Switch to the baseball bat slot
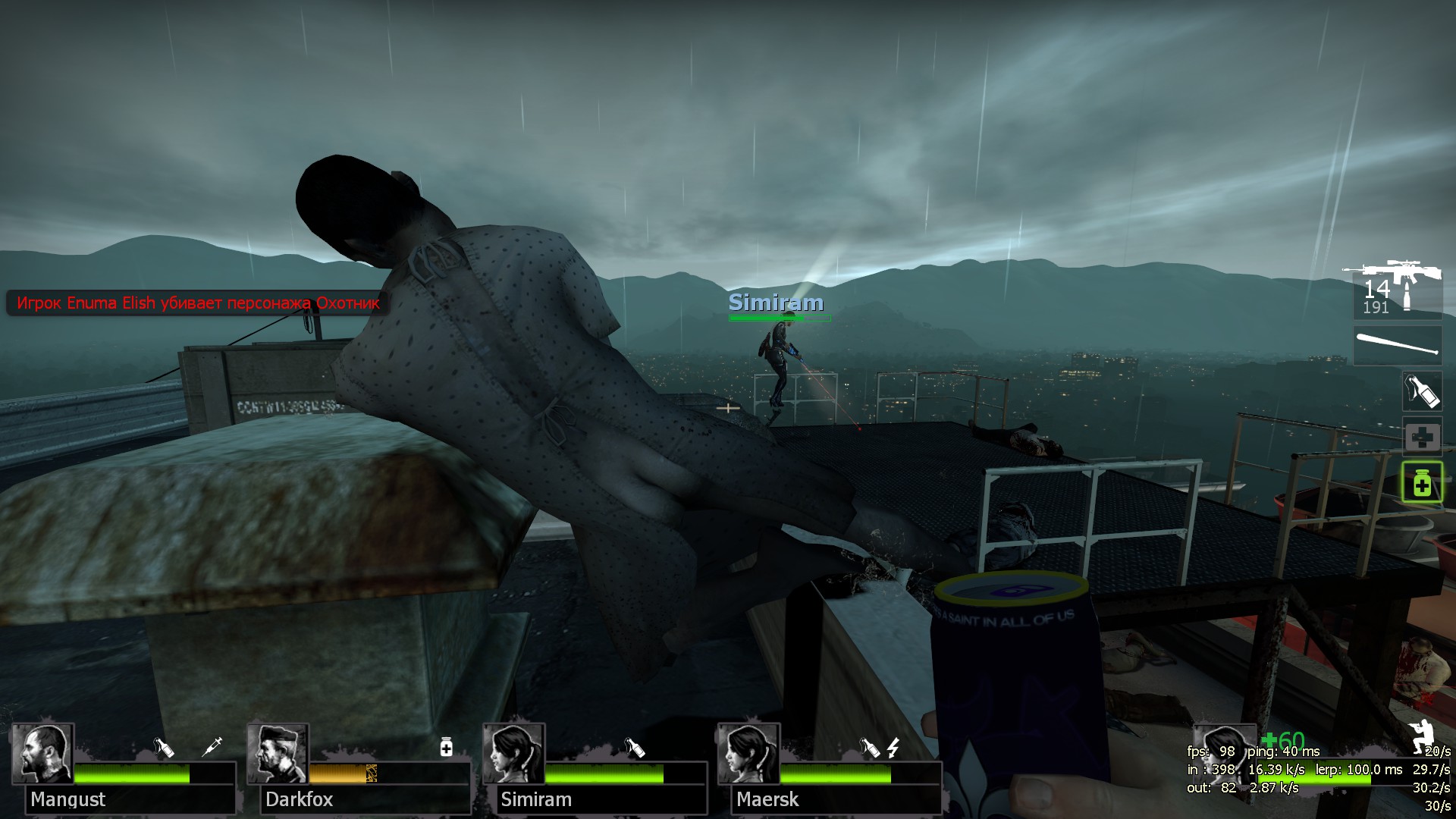 tap(1398, 346)
